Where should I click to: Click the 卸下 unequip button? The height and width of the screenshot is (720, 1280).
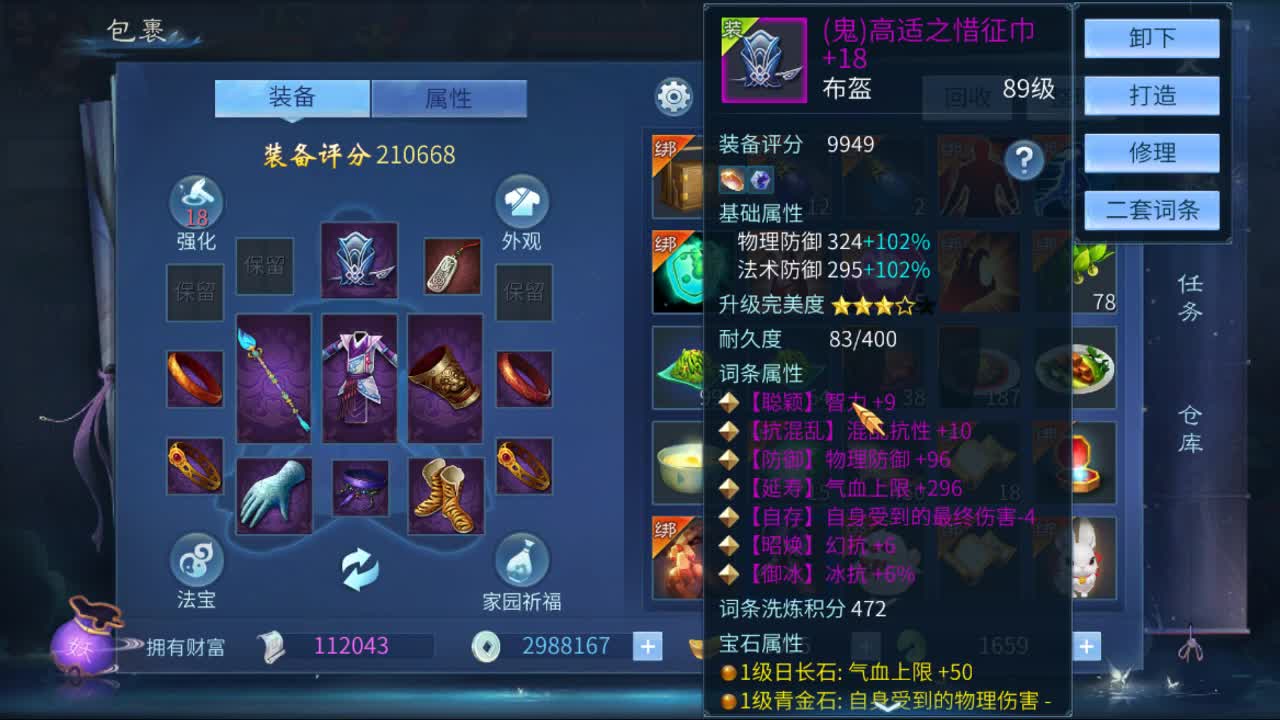(x=1151, y=38)
